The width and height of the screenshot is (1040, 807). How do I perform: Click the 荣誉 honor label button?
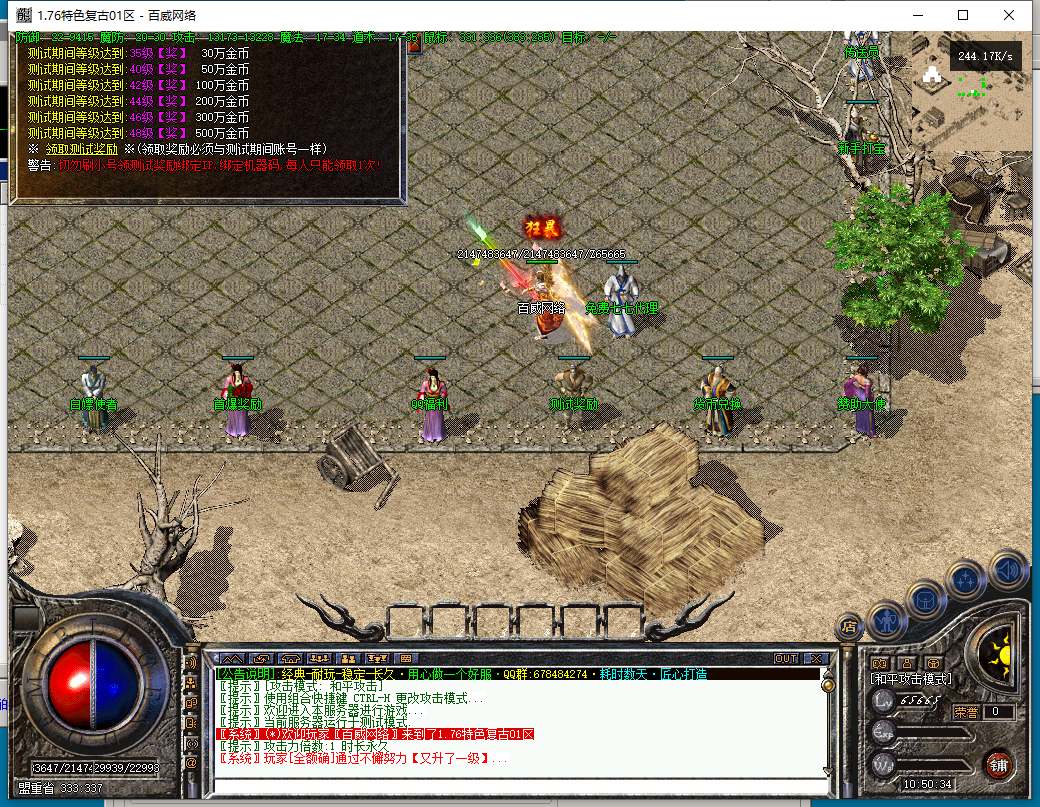[x=966, y=712]
